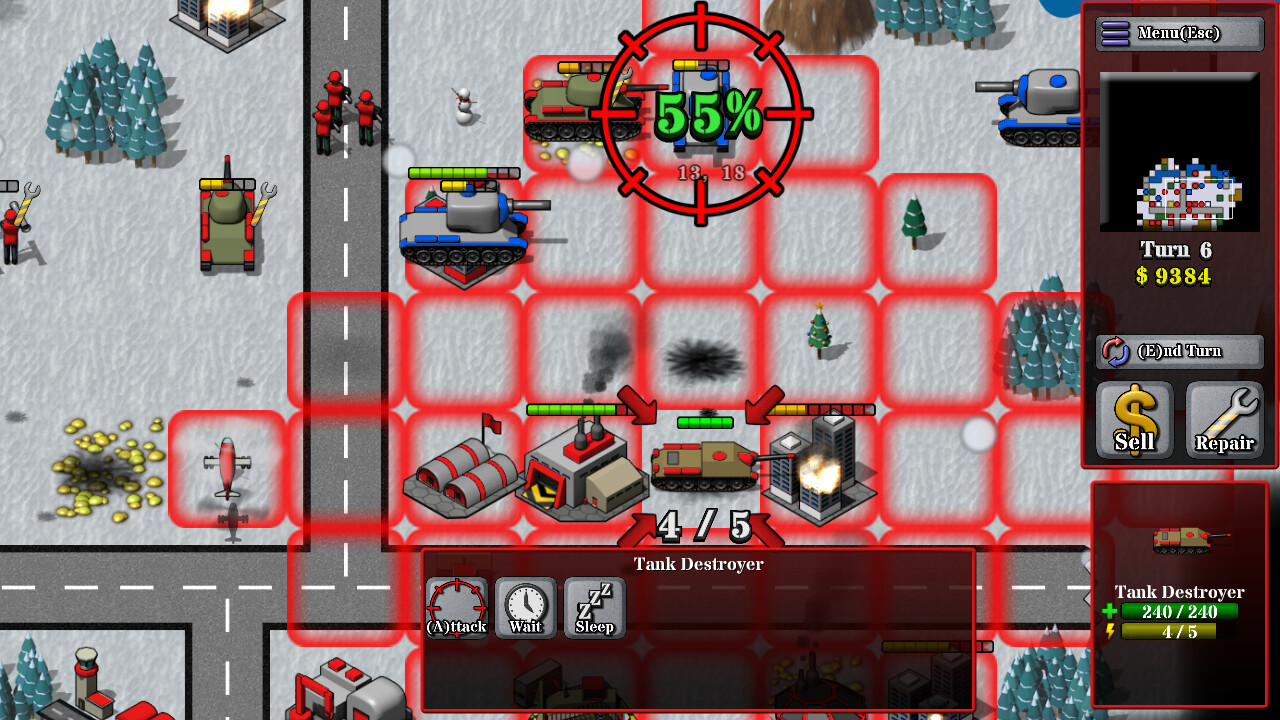Put the Tank Destroyer to Sleep

pyautogui.click(x=593, y=605)
